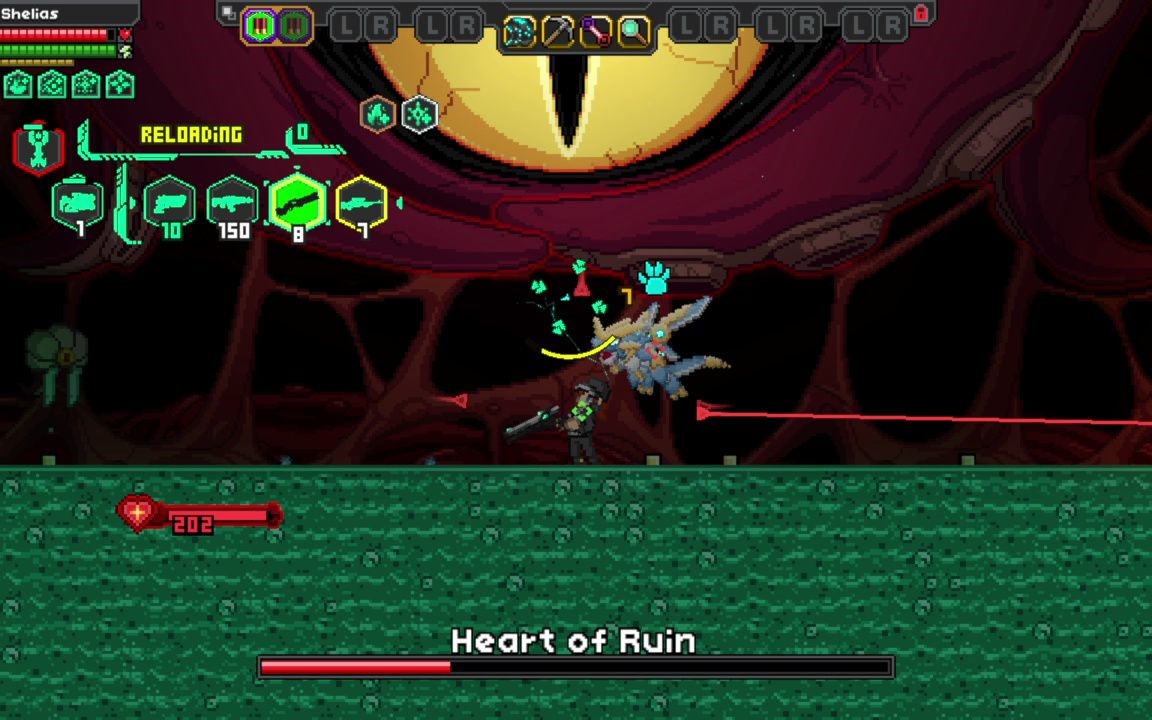This screenshot has height=720, width=1152.
Task: Click the first green status effect icon
Action: [x=18, y=85]
